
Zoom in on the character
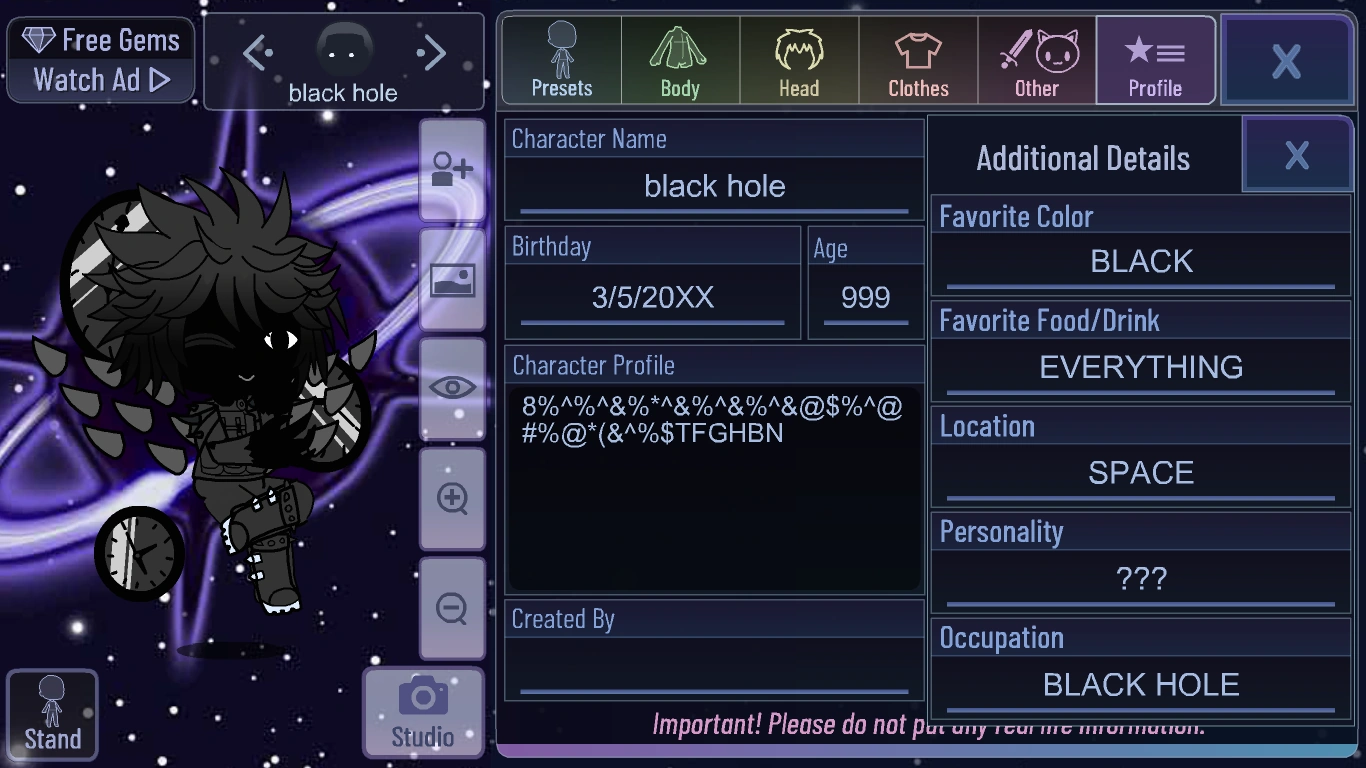click(x=452, y=497)
